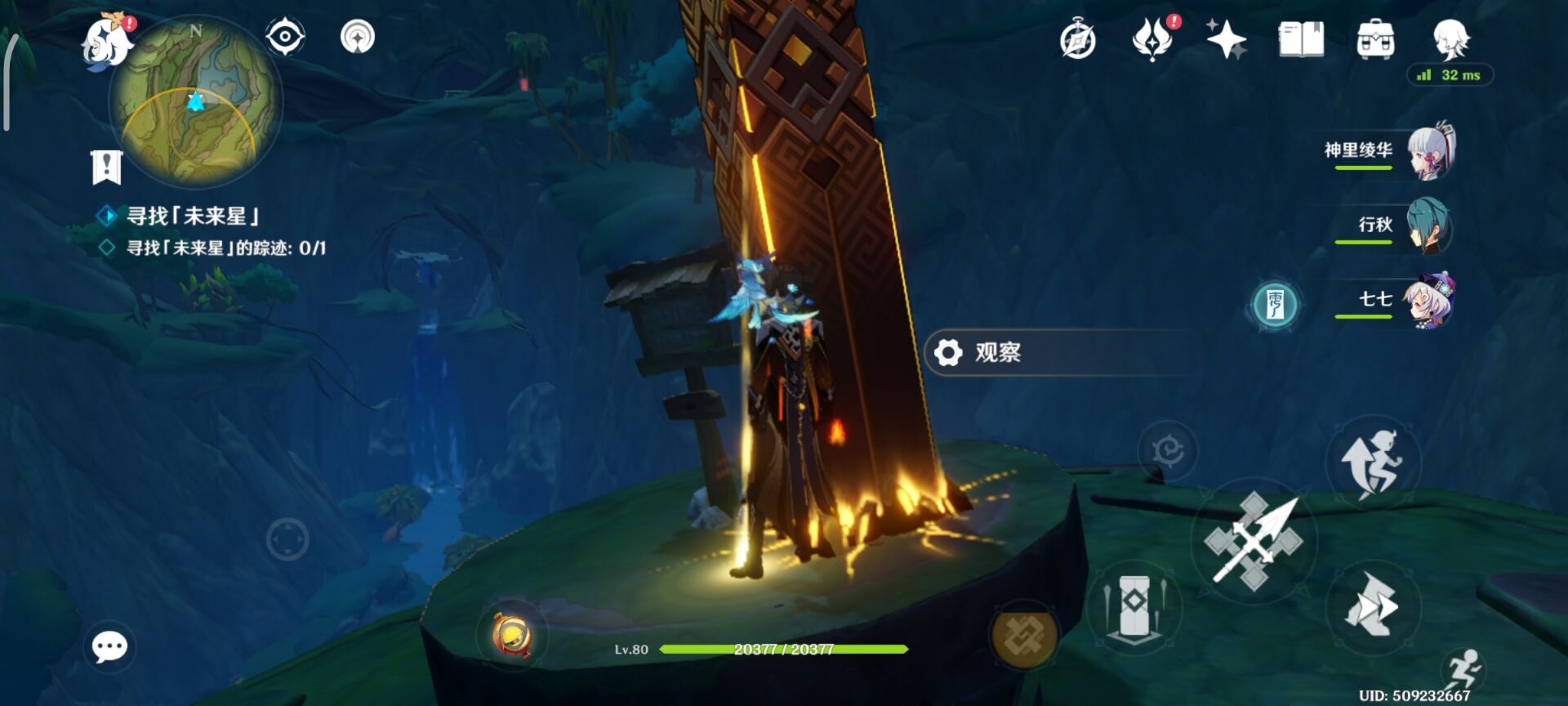
Task: Open the compass events icon
Action: pyautogui.click(x=1077, y=40)
